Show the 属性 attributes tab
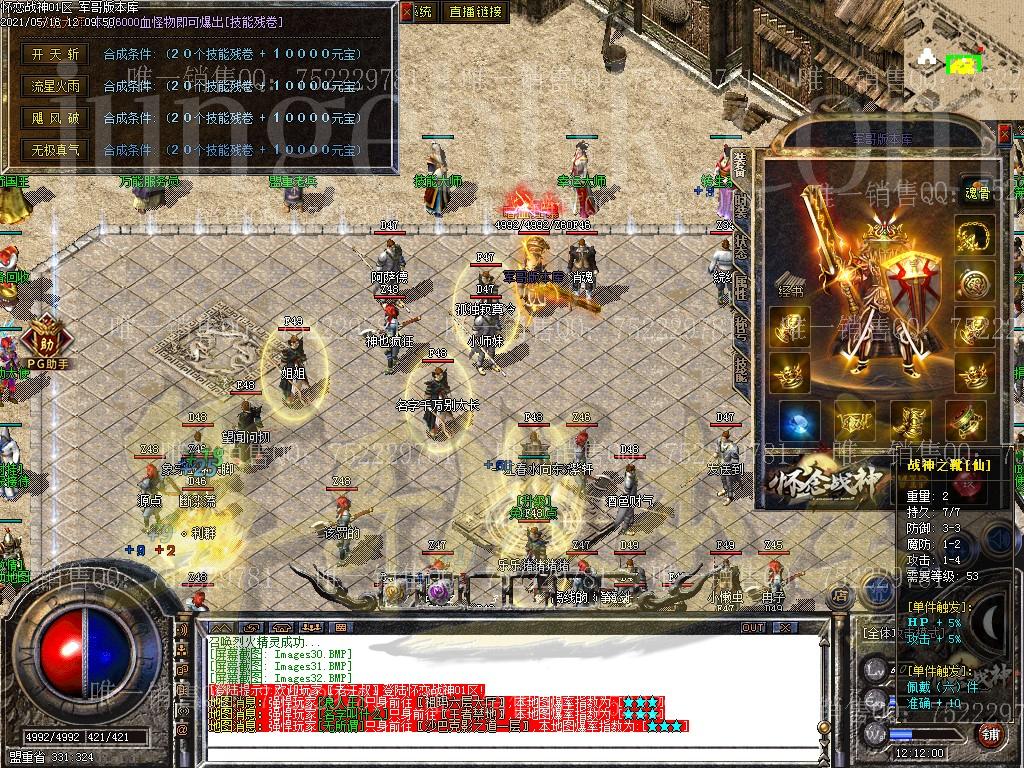The height and width of the screenshot is (768, 1024). click(740, 290)
